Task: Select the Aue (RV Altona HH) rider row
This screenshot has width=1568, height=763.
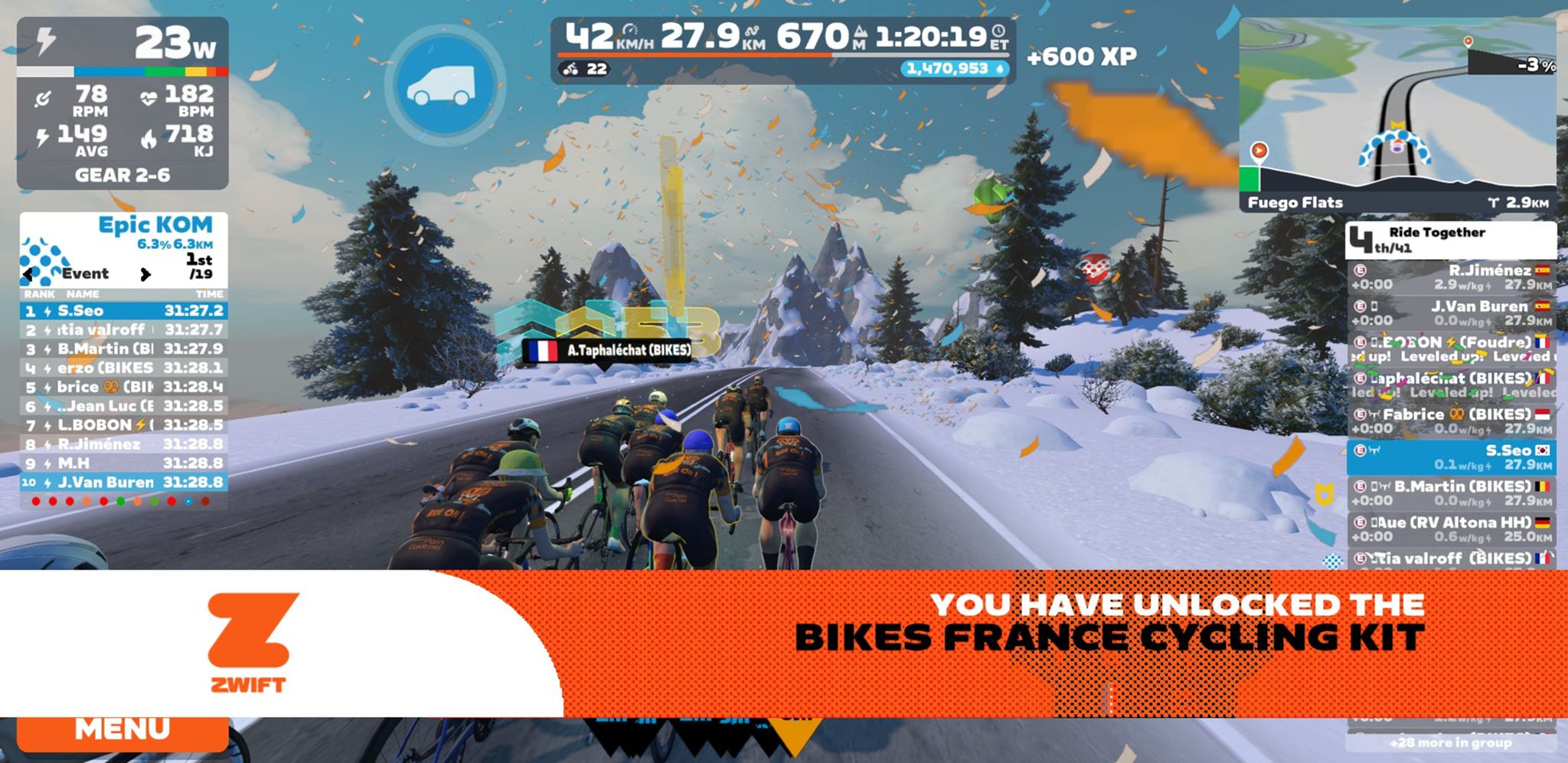Action: tap(1451, 529)
